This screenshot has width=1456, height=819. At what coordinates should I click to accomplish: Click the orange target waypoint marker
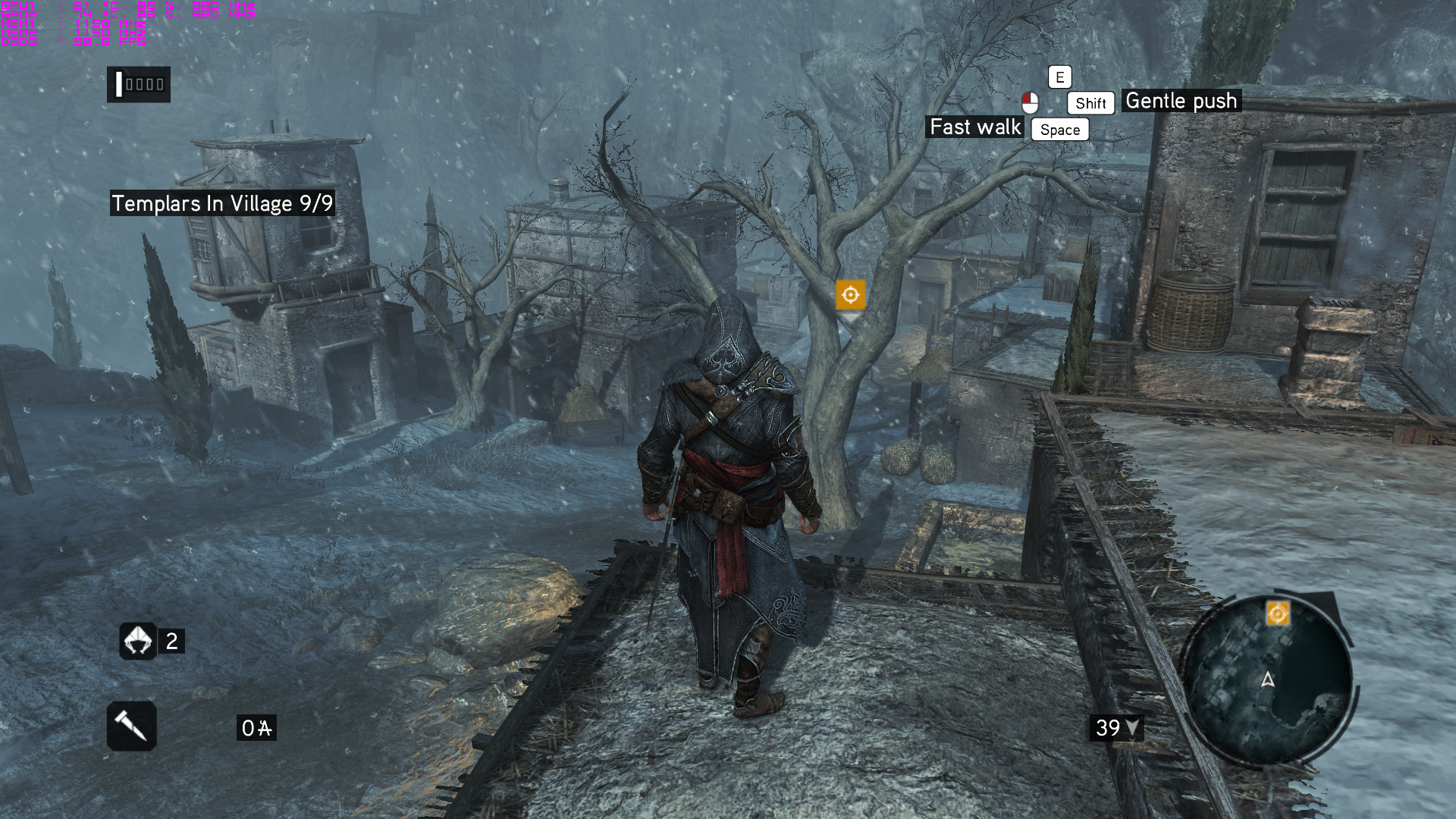[850, 294]
